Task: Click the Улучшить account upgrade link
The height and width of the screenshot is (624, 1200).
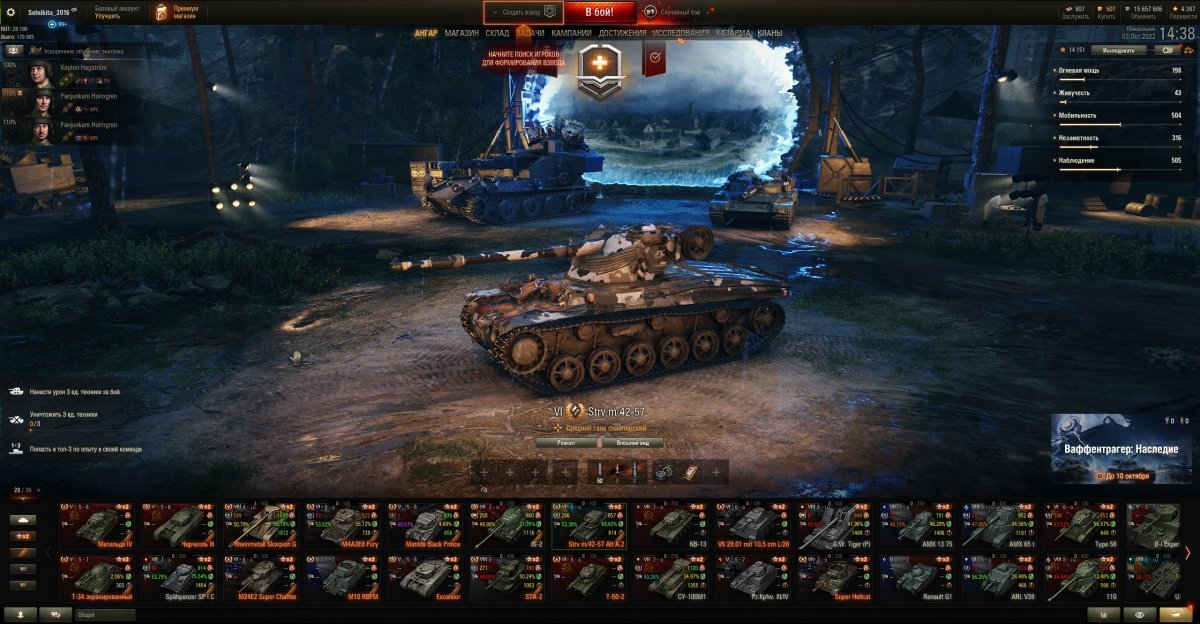Action: pos(108,17)
